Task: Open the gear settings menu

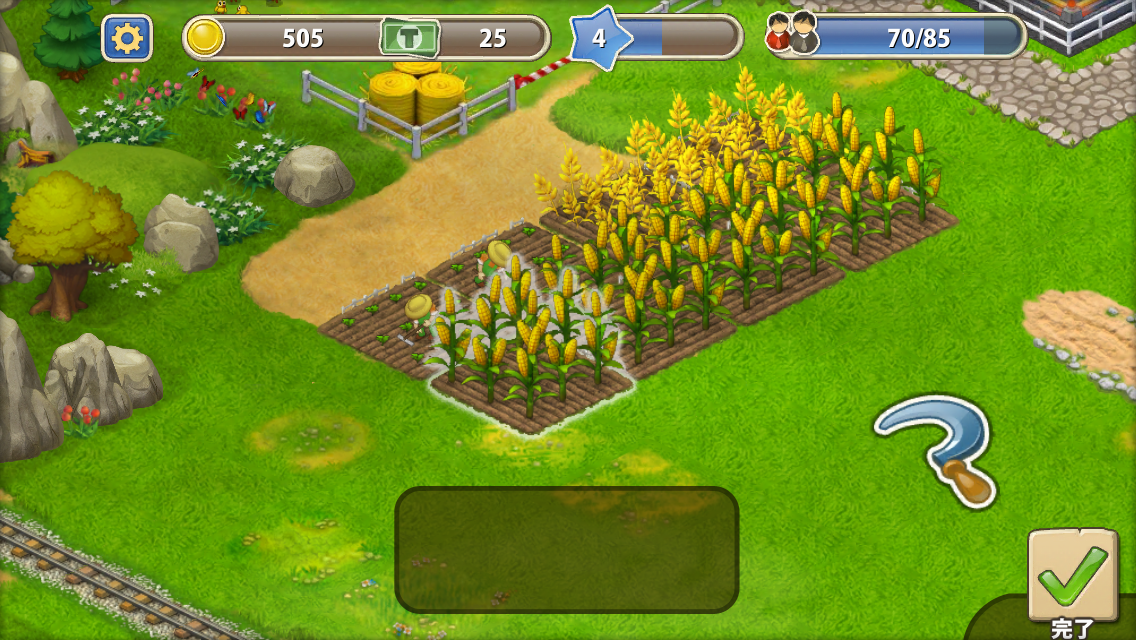Action: (x=127, y=39)
